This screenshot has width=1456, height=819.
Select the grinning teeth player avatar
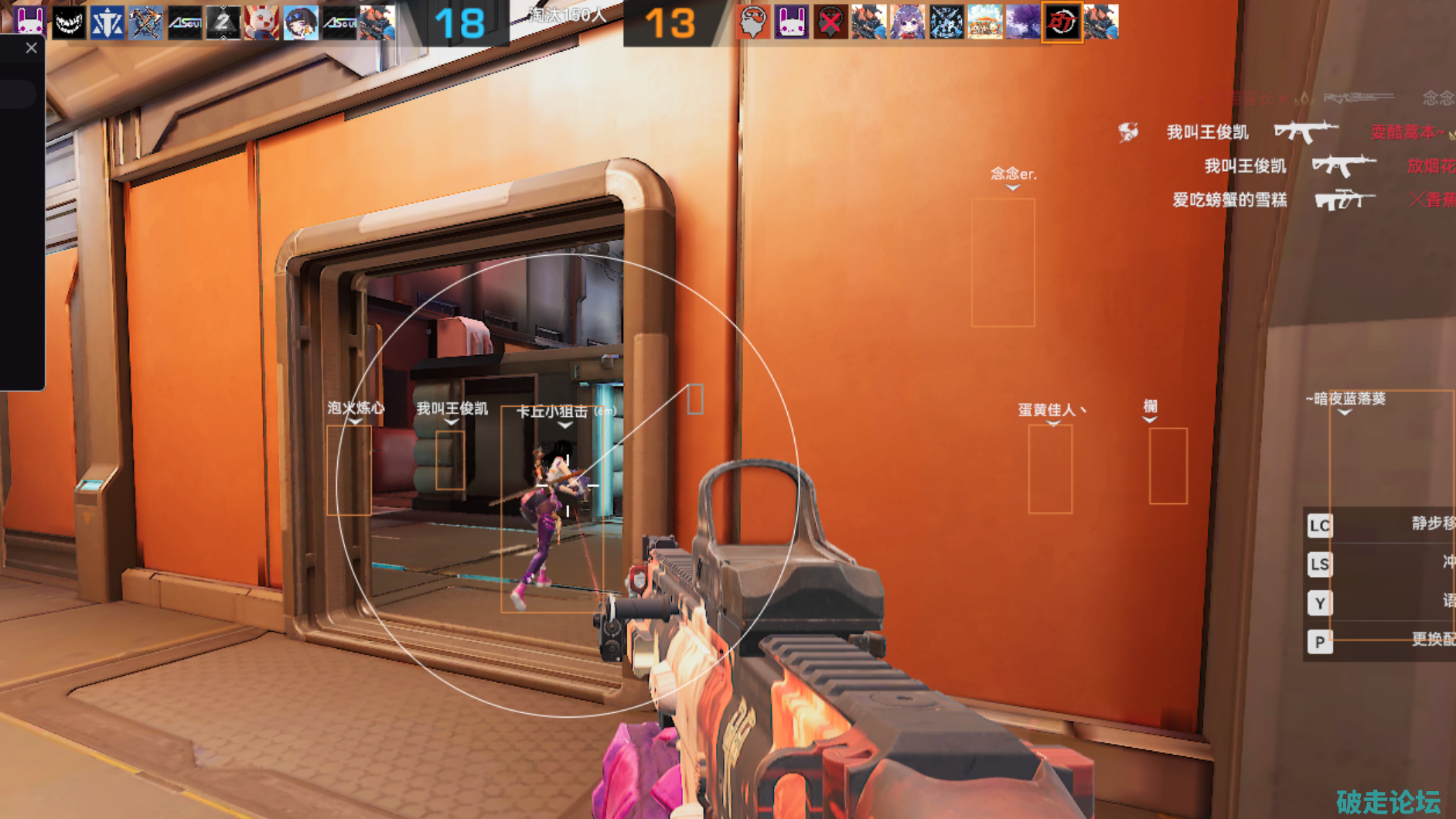point(68,22)
